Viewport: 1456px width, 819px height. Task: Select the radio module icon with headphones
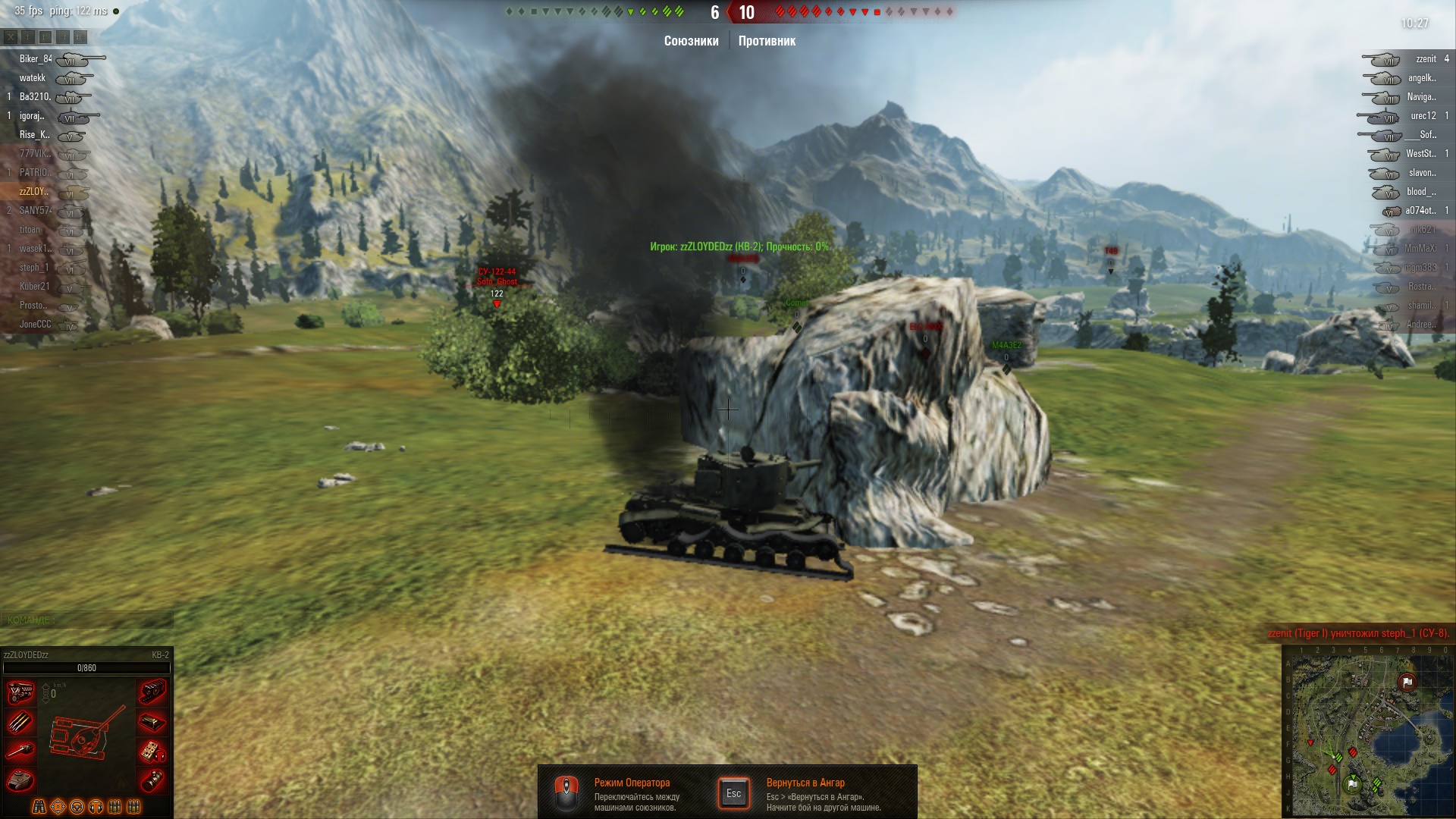(x=152, y=752)
